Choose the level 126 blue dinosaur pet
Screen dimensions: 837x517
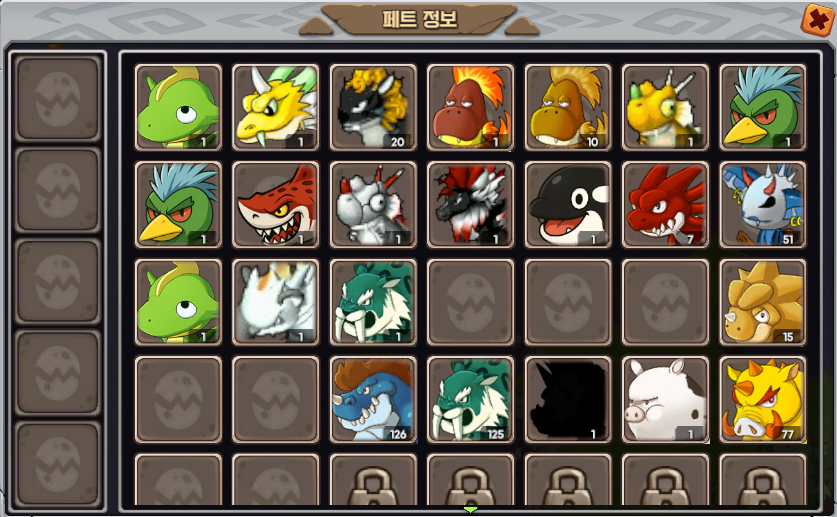373,399
